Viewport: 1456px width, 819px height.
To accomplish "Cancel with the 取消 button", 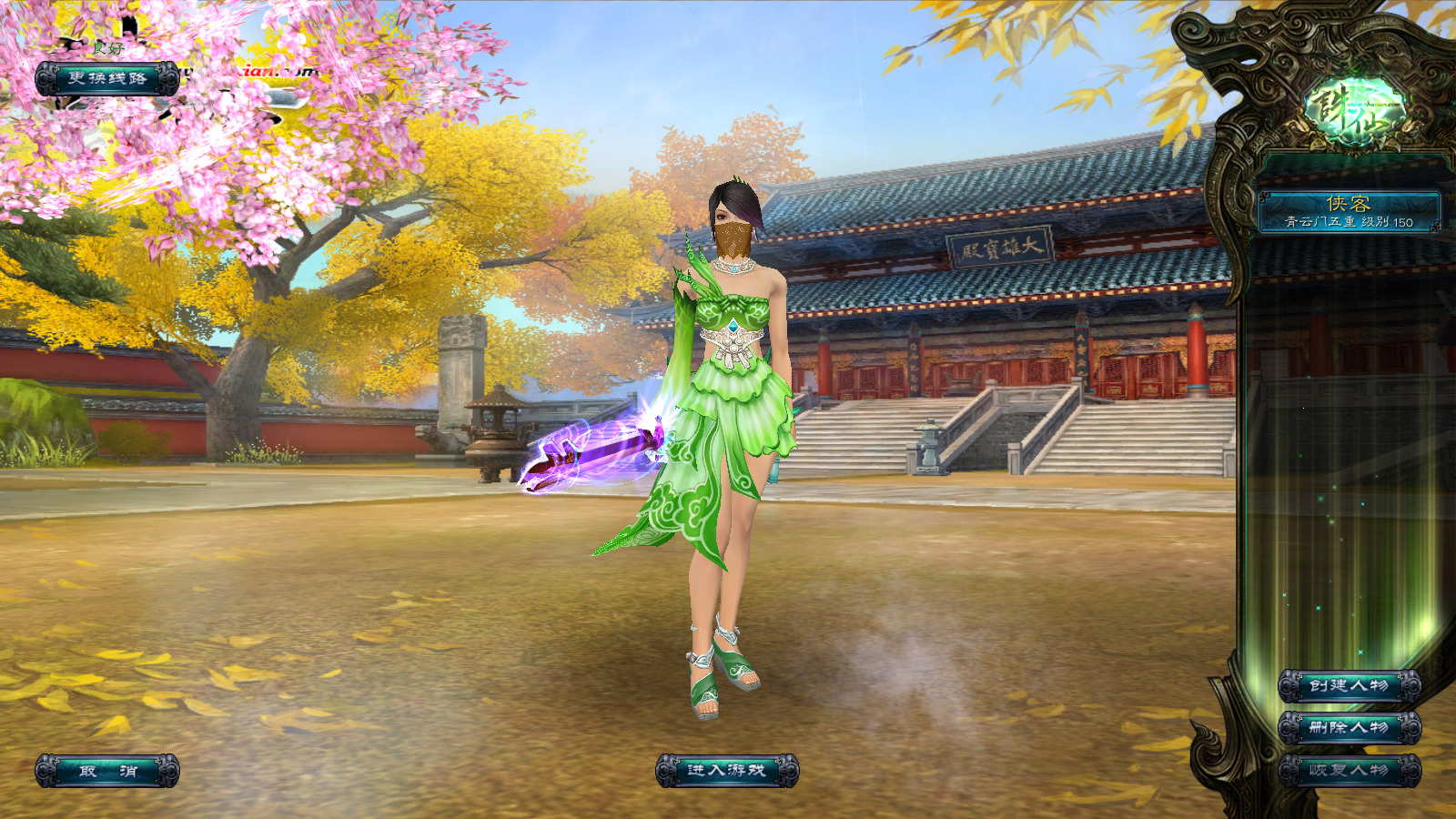I will (107, 771).
